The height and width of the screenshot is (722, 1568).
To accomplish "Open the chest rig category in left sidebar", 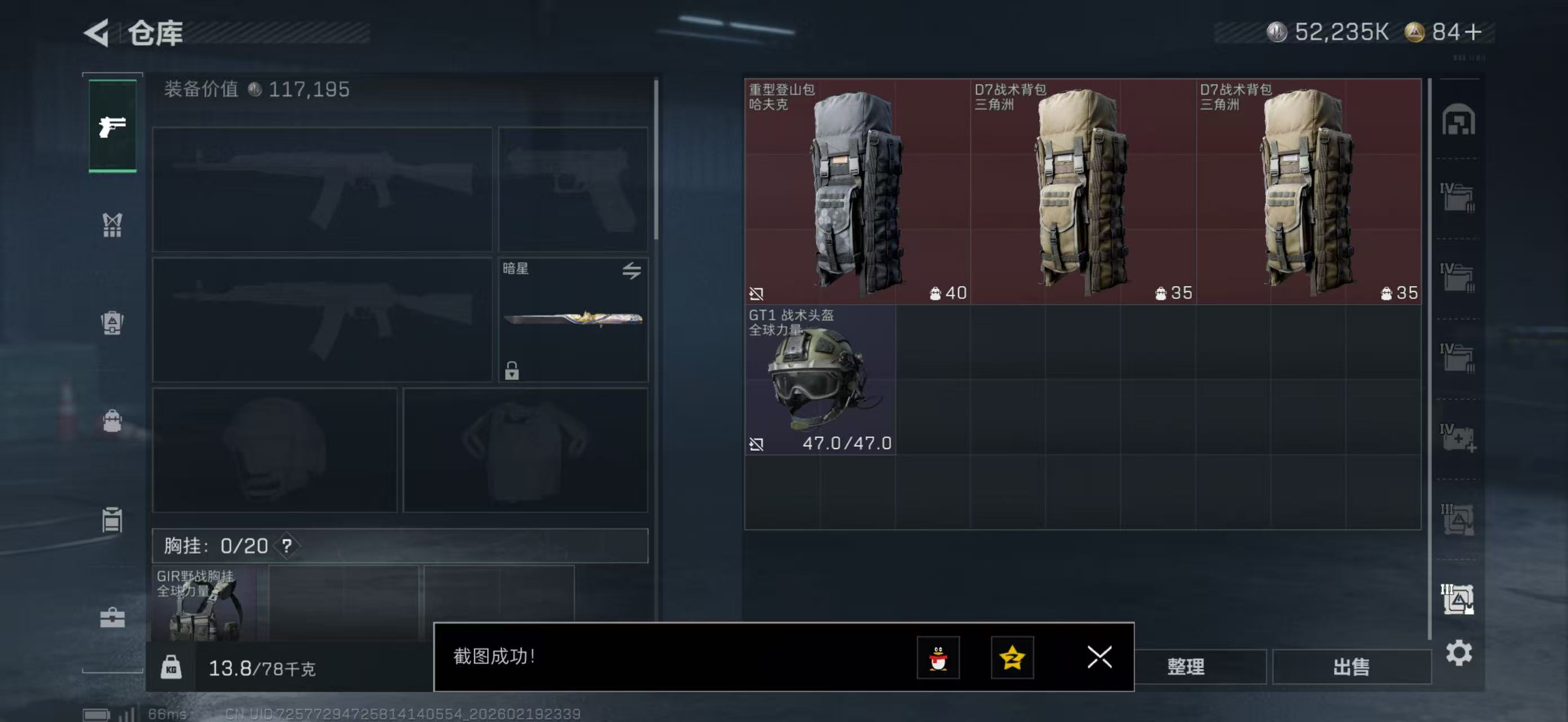I will point(113,224).
